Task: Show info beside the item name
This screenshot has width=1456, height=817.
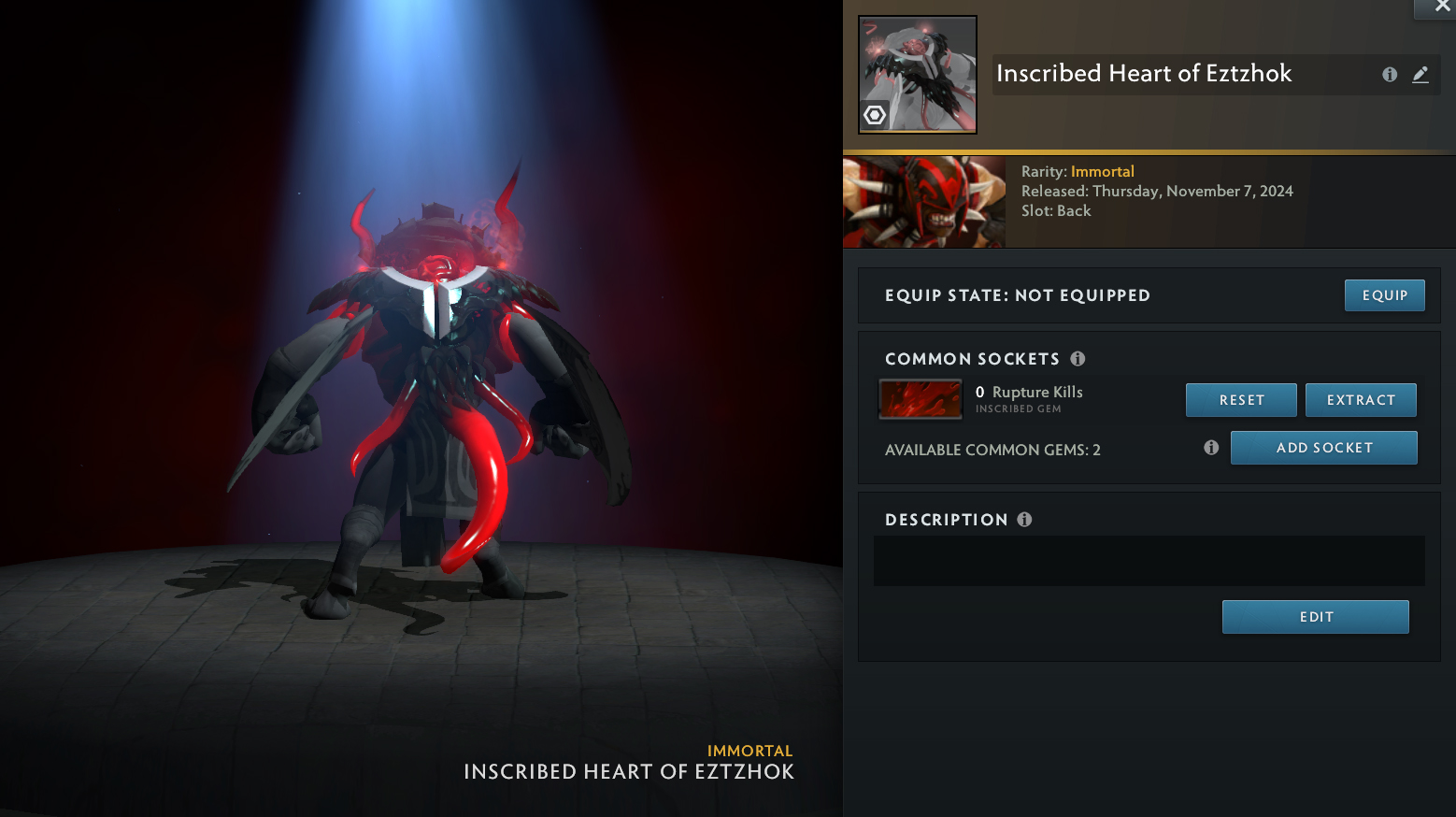Action: click(x=1390, y=75)
